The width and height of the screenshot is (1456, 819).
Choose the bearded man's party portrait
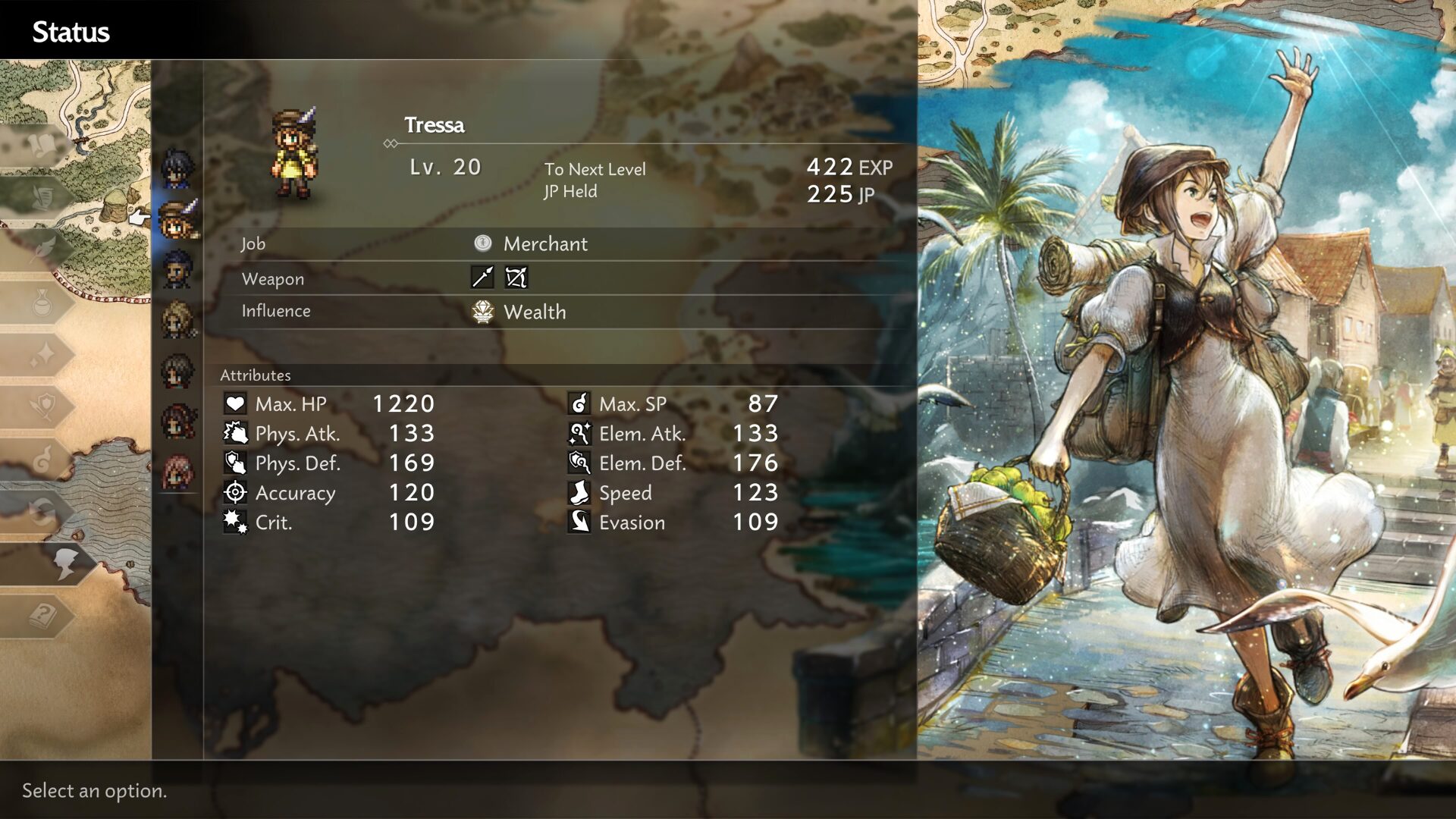(177, 270)
